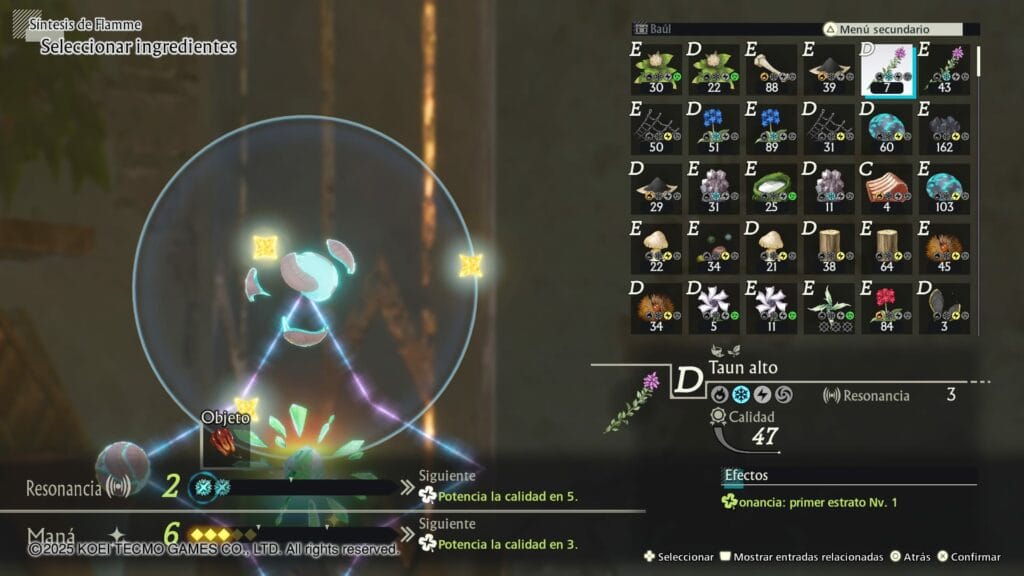
Task: Select the highlighted D-rank Taun alto slot
Action: click(888, 70)
